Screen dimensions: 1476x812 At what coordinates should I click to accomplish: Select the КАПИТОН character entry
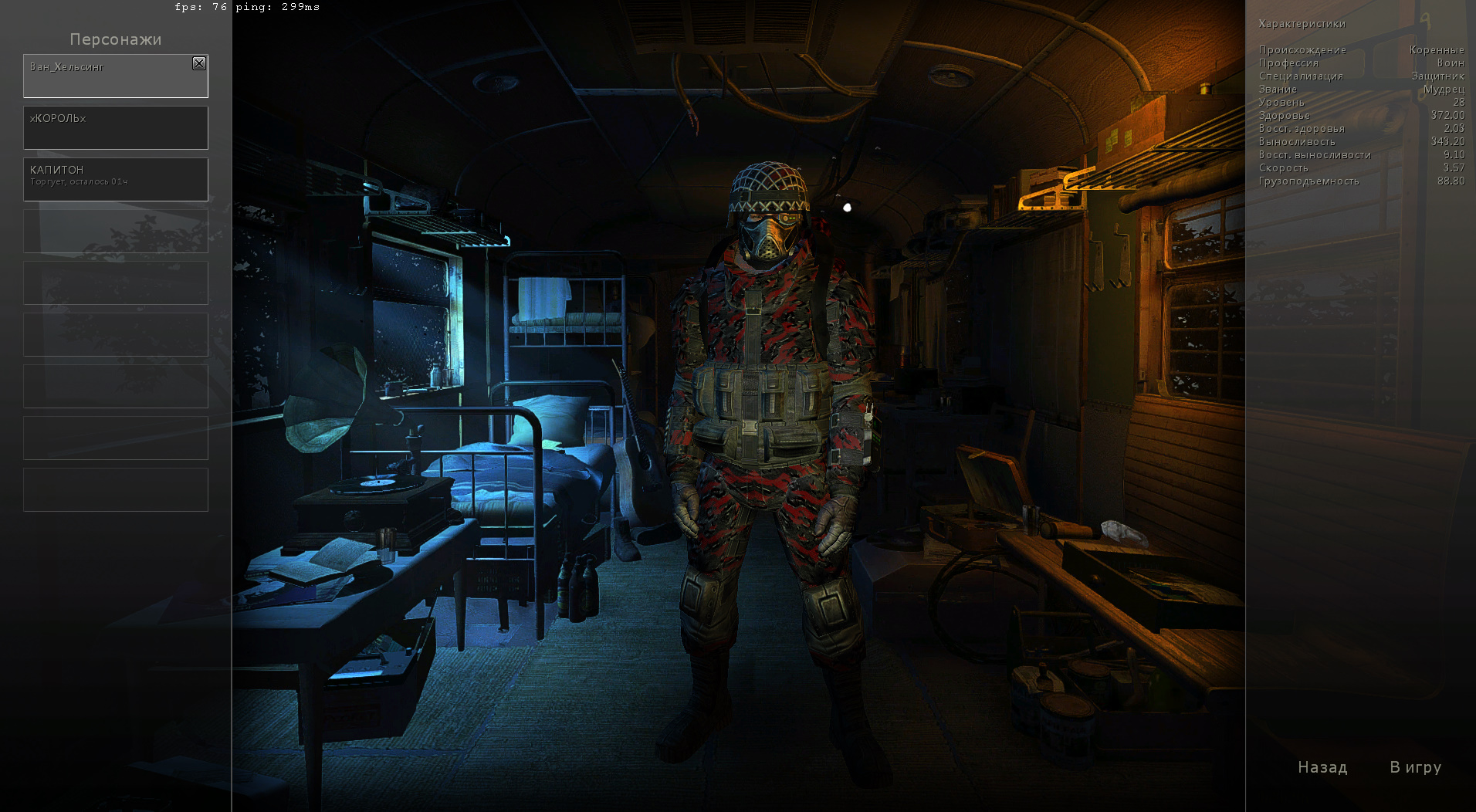[x=116, y=179]
